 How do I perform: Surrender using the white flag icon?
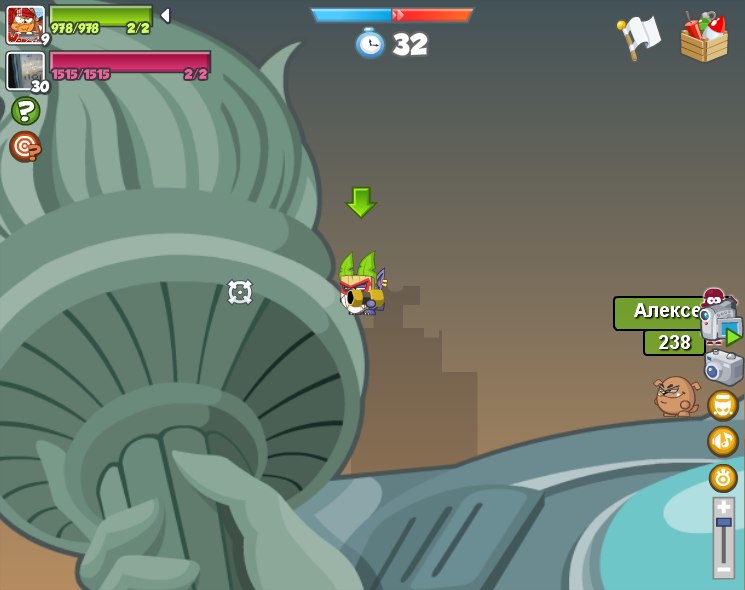638,37
